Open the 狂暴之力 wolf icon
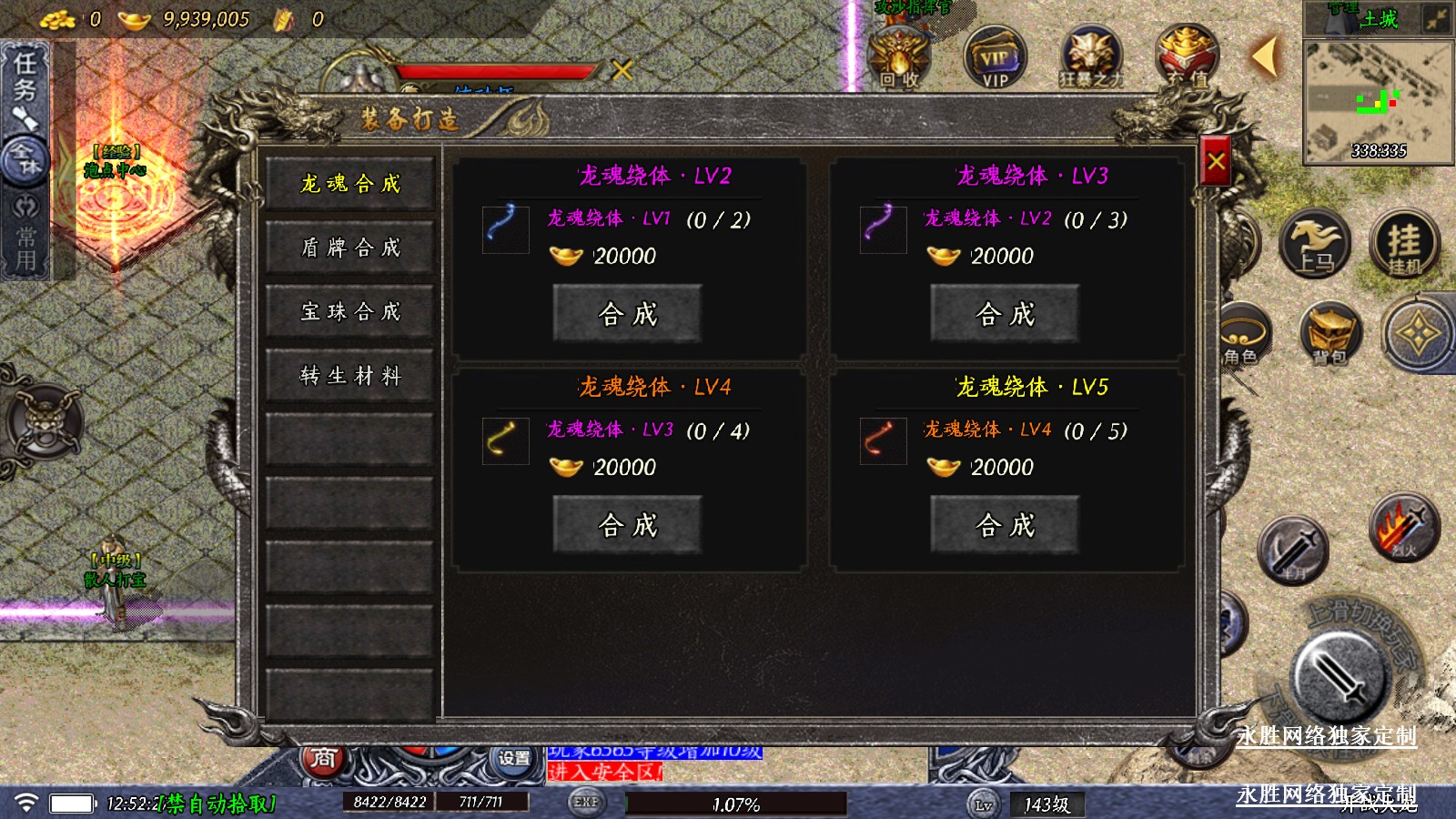The width and height of the screenshot is (1456, 819). coord(1090,57)
